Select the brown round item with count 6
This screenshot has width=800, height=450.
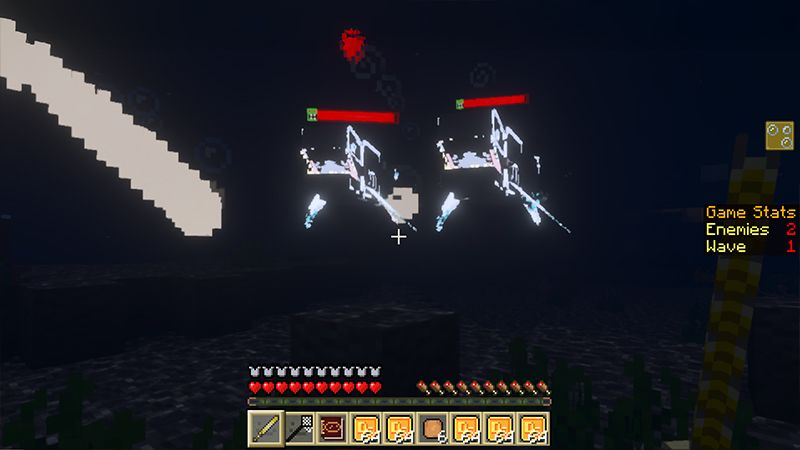click(x=433, y=428)
